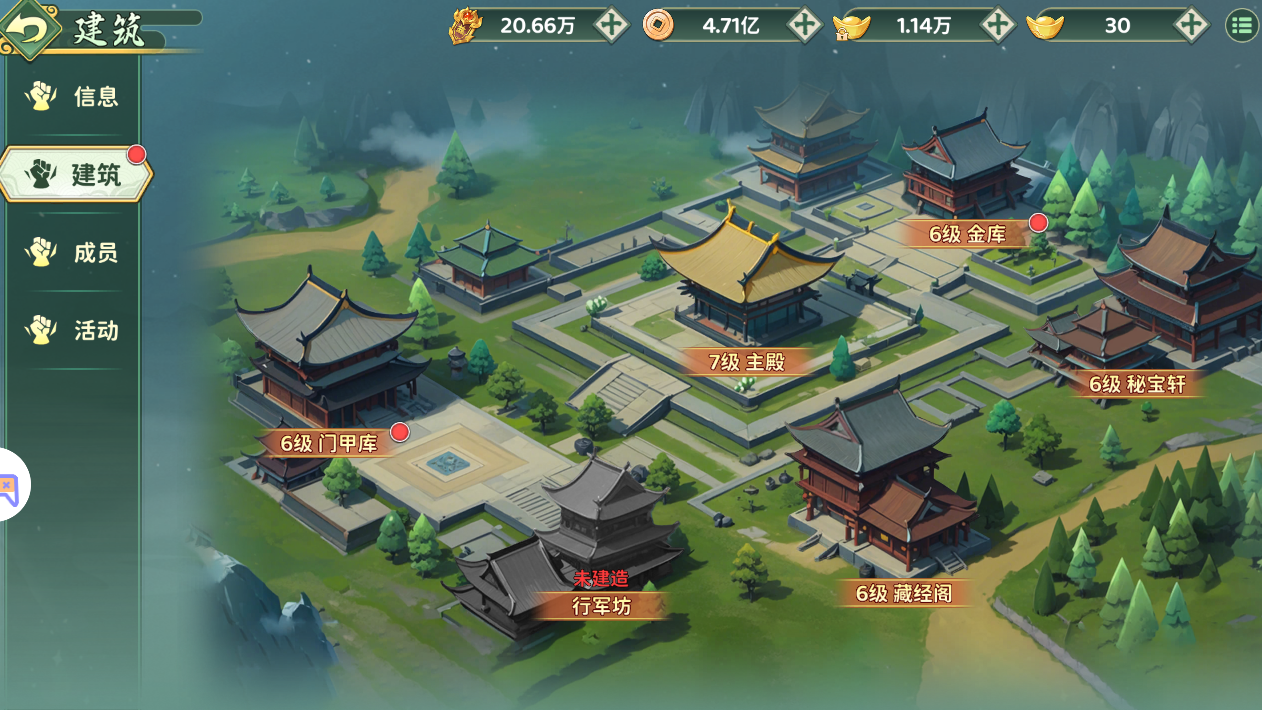Switch to the 成员 tab
Image resolution: width=1262 pixels, height=710 pixels.
click(72, 252)
